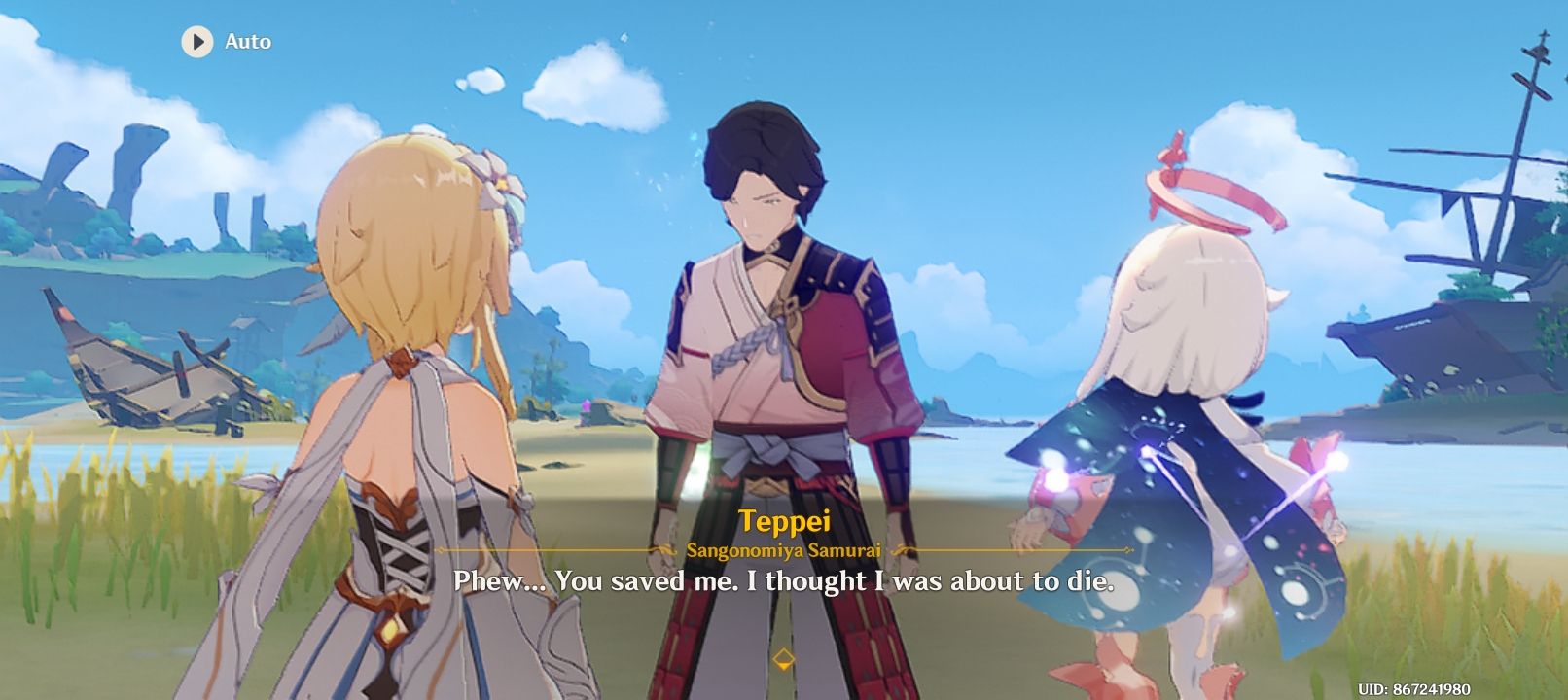Viewport: 1568px width, 700px height.
Task: Select the circular Auto-play icon top-left
Action: click(198, 42)
